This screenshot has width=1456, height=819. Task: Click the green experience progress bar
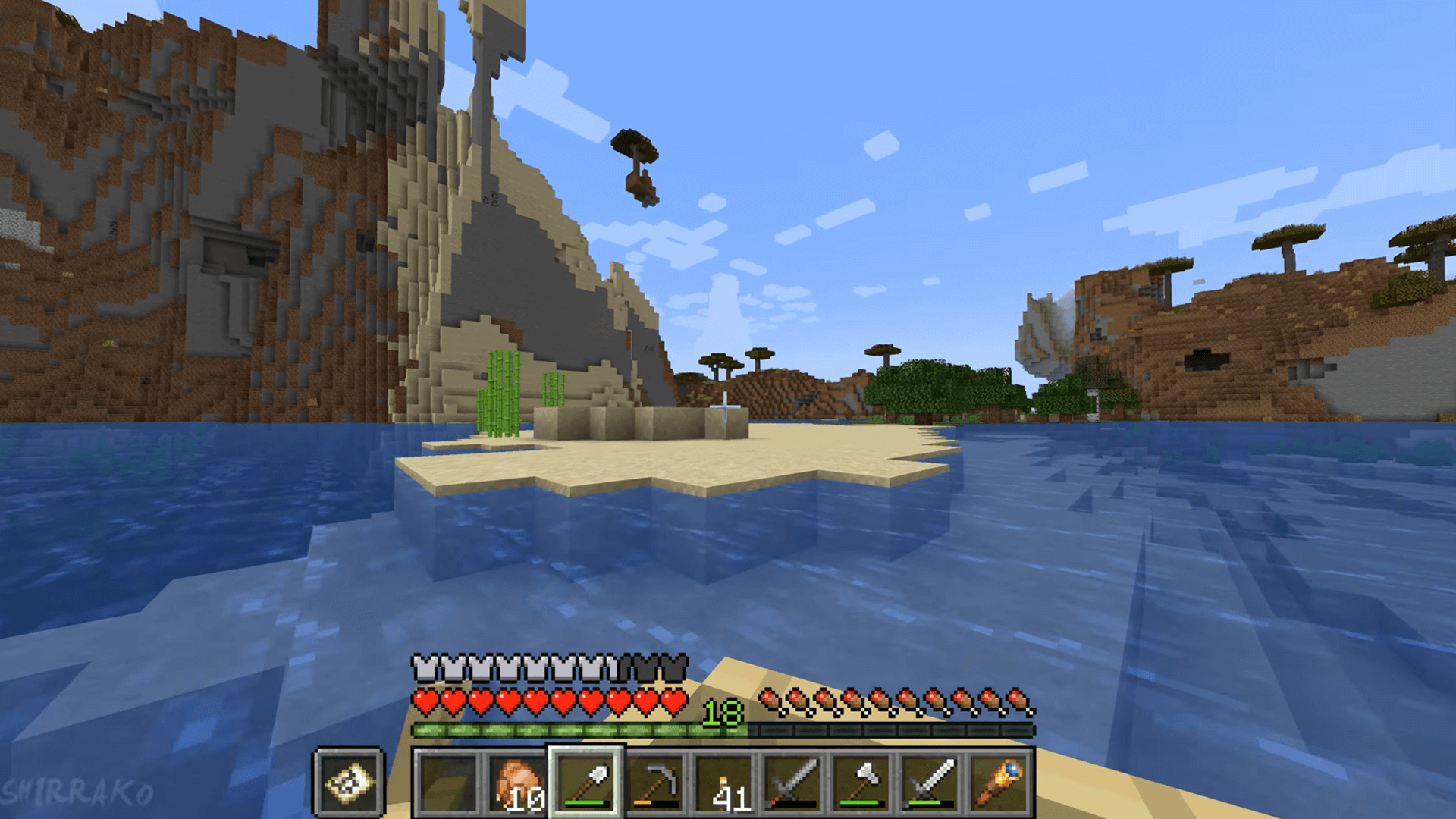point(576,730)
